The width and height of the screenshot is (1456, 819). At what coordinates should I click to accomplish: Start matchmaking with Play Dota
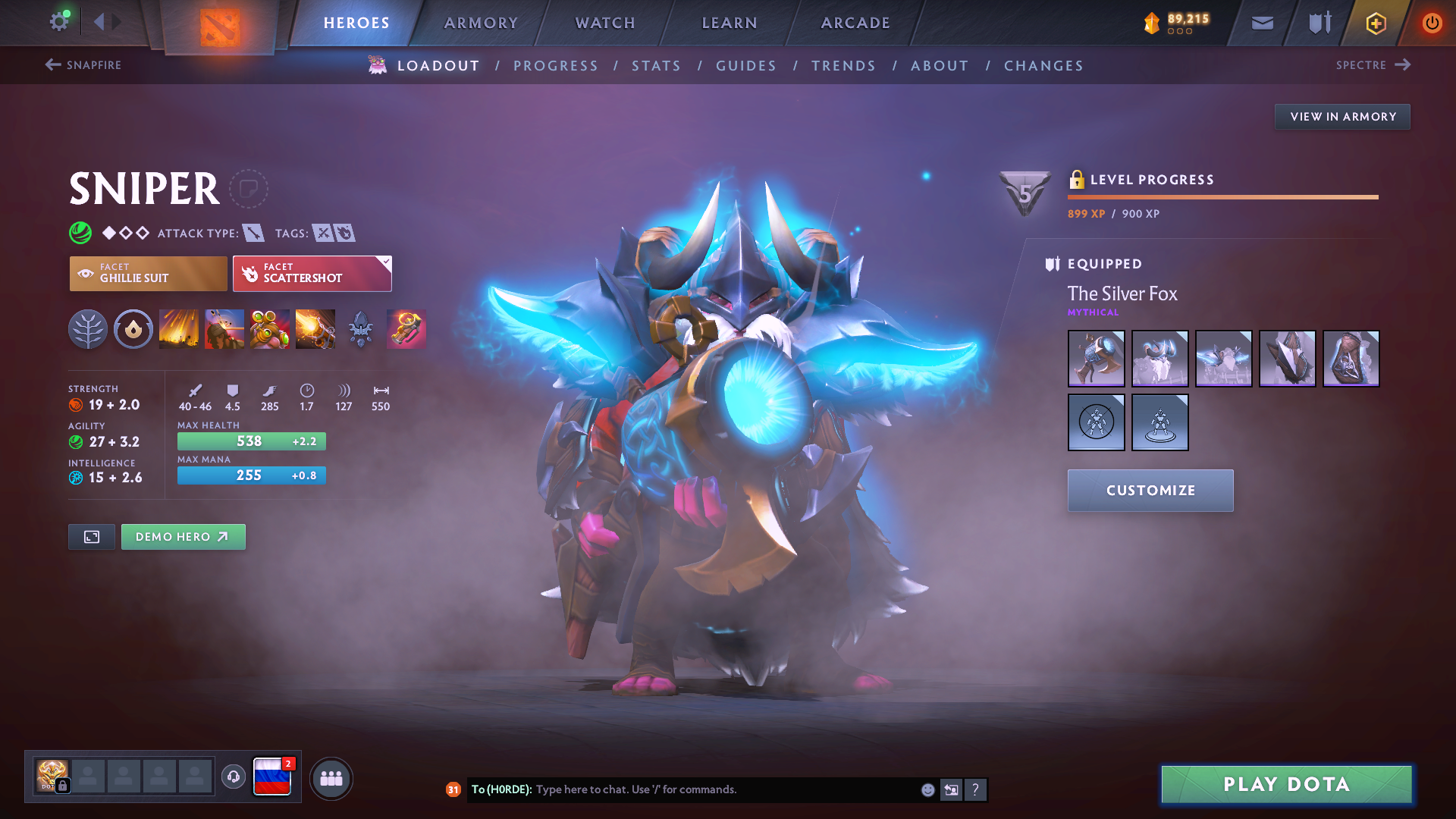pos(1286,784)
